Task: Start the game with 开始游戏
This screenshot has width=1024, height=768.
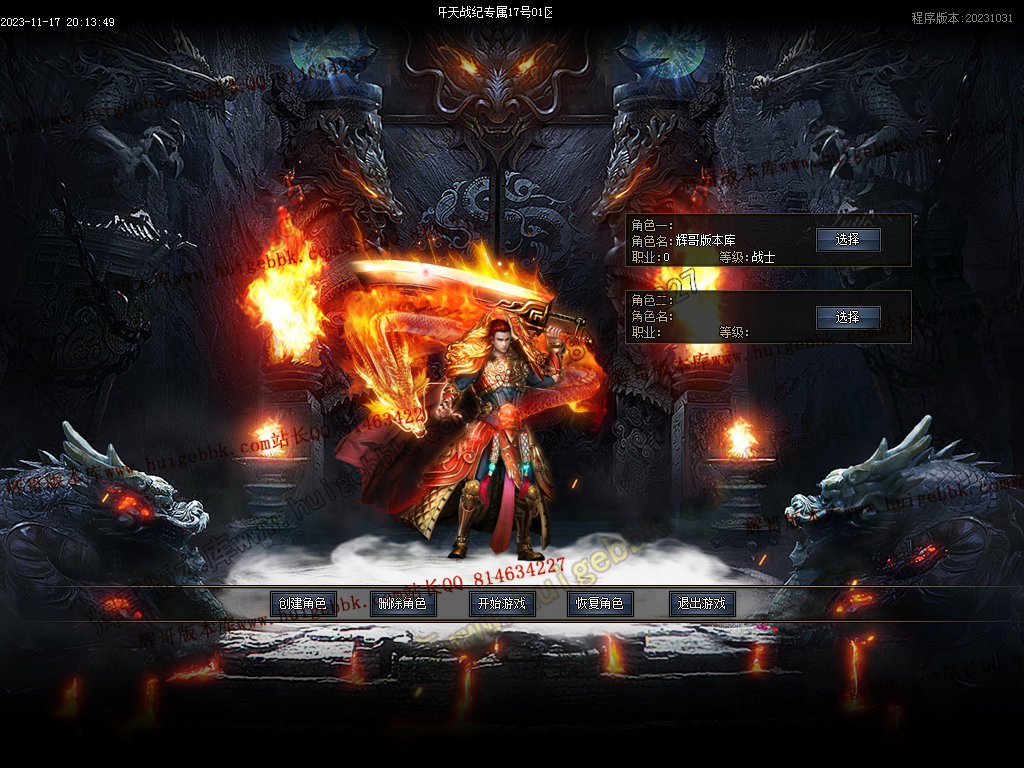Action: tap(502, 604)
